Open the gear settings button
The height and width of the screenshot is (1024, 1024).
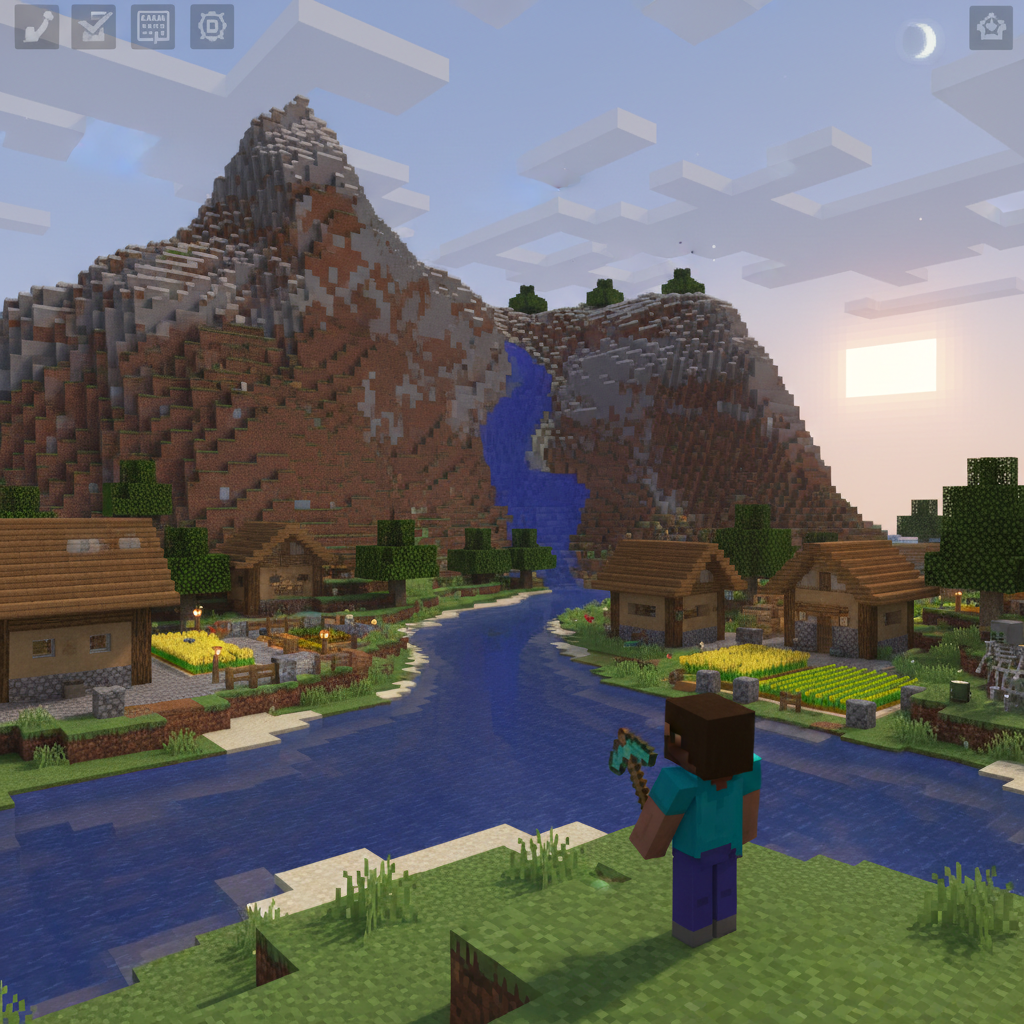212,27
